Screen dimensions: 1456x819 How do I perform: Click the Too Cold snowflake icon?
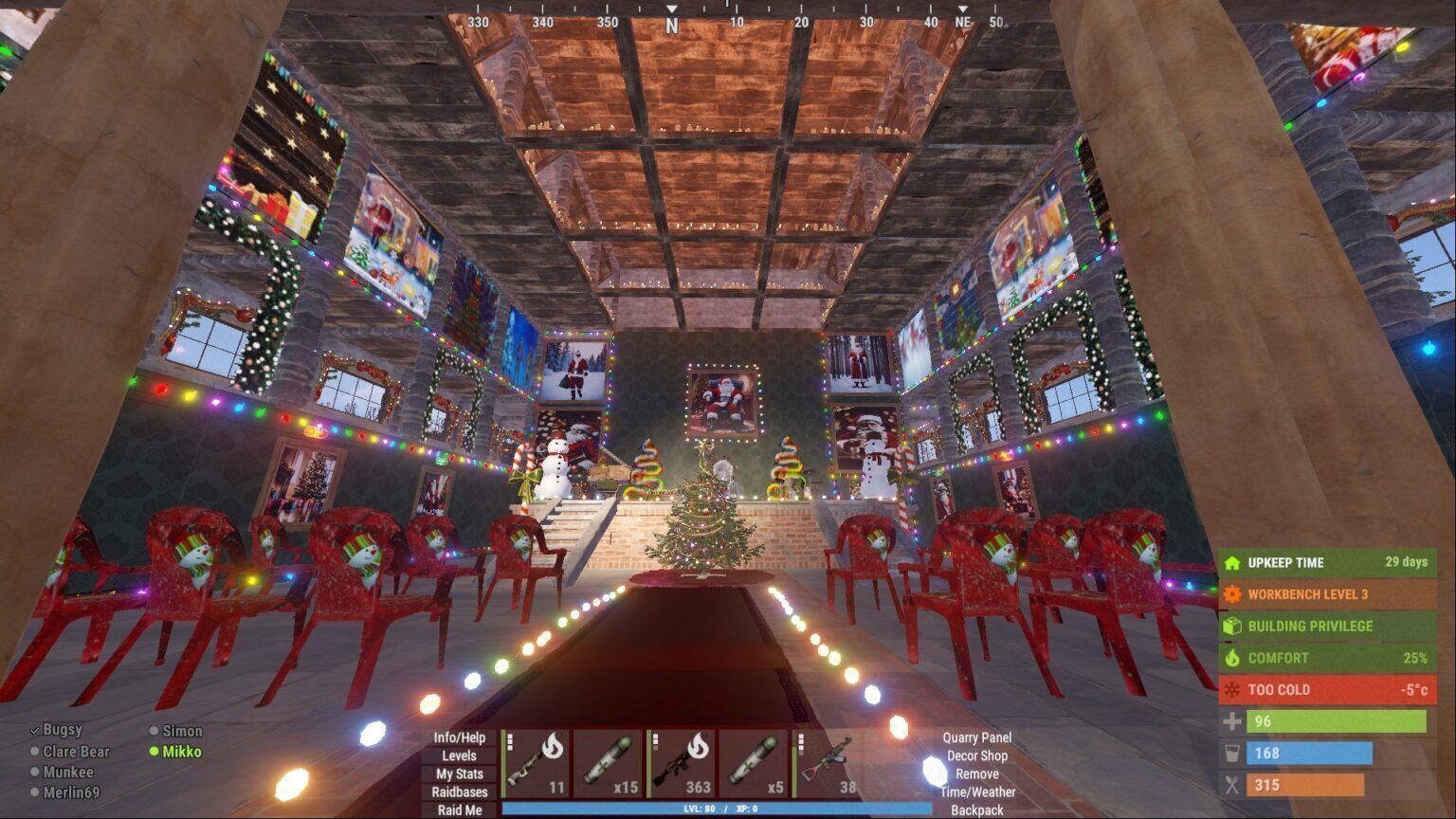coord(1232,689)
